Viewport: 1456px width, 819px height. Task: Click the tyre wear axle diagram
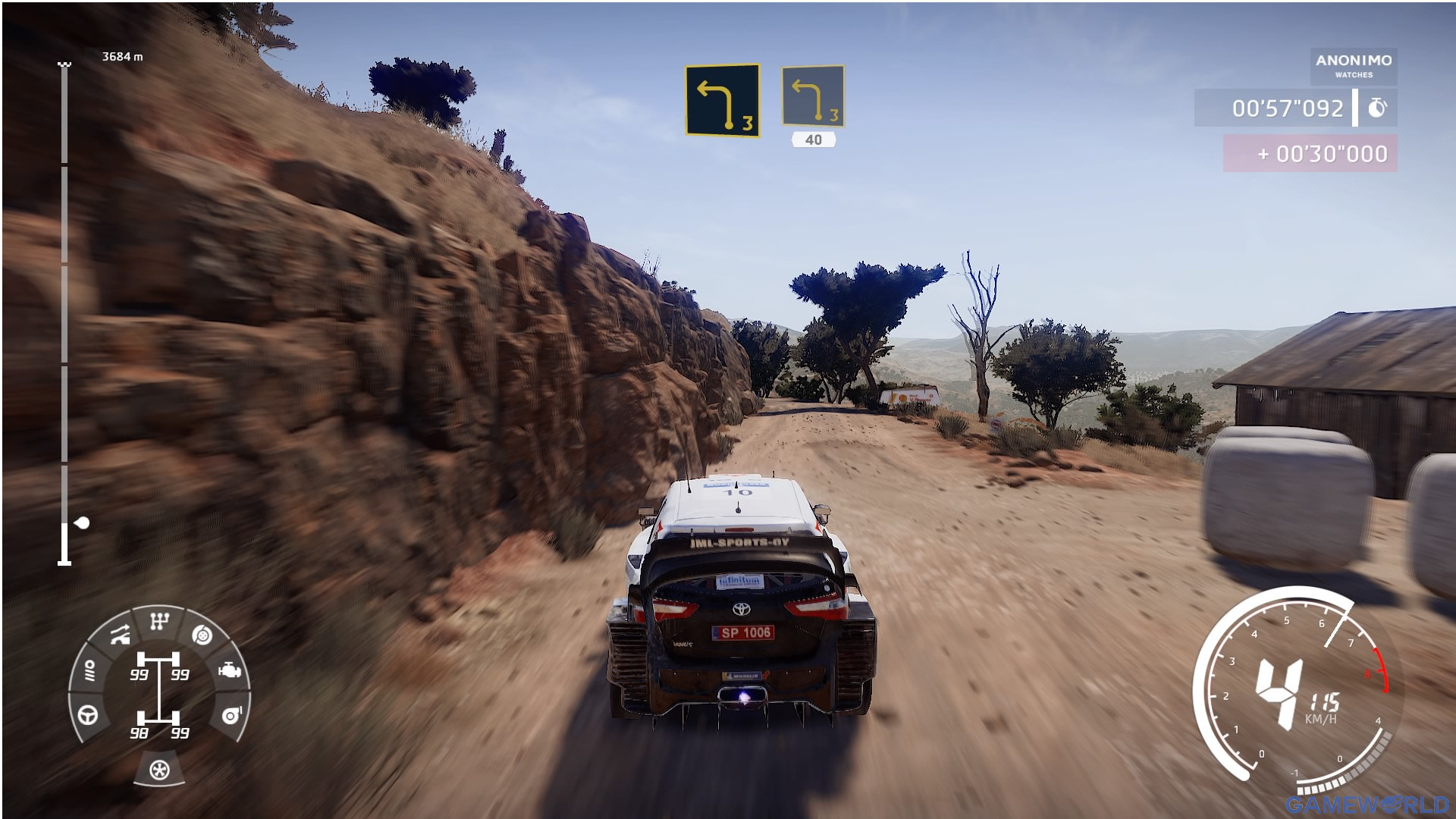pyautogui.click(x=158, y=695)
